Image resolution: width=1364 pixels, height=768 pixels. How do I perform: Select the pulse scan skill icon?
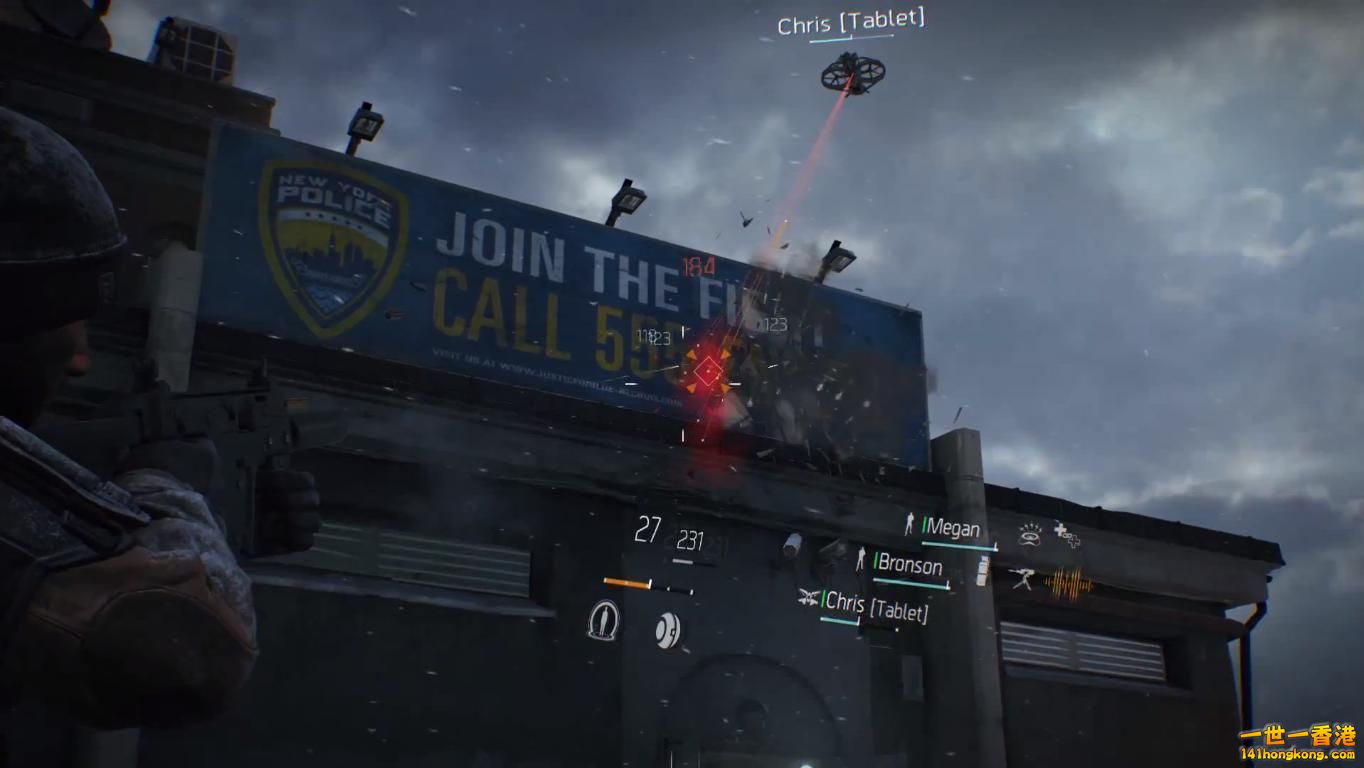pyautogui.click(x=603, y=620)
